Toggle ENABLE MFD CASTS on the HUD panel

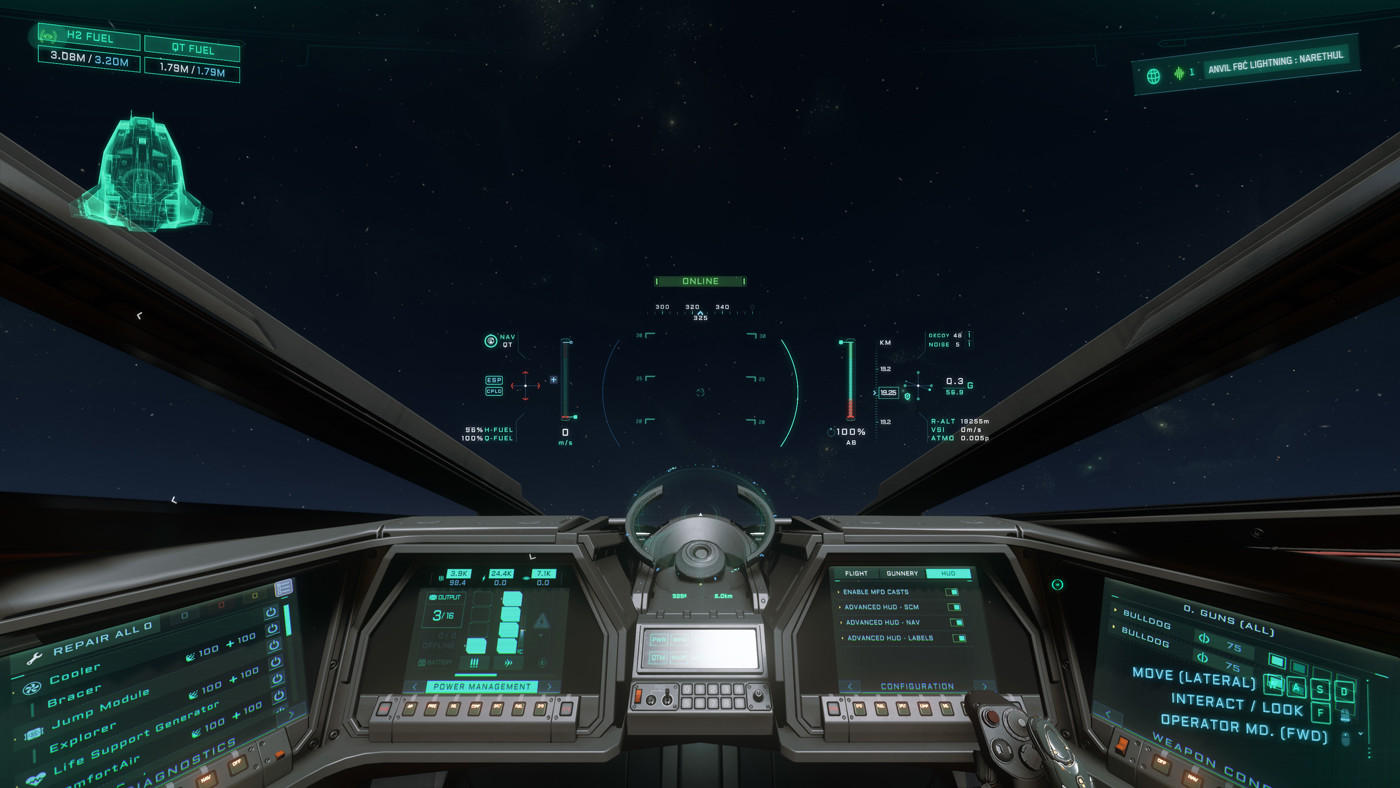click(x=952, y=592)
